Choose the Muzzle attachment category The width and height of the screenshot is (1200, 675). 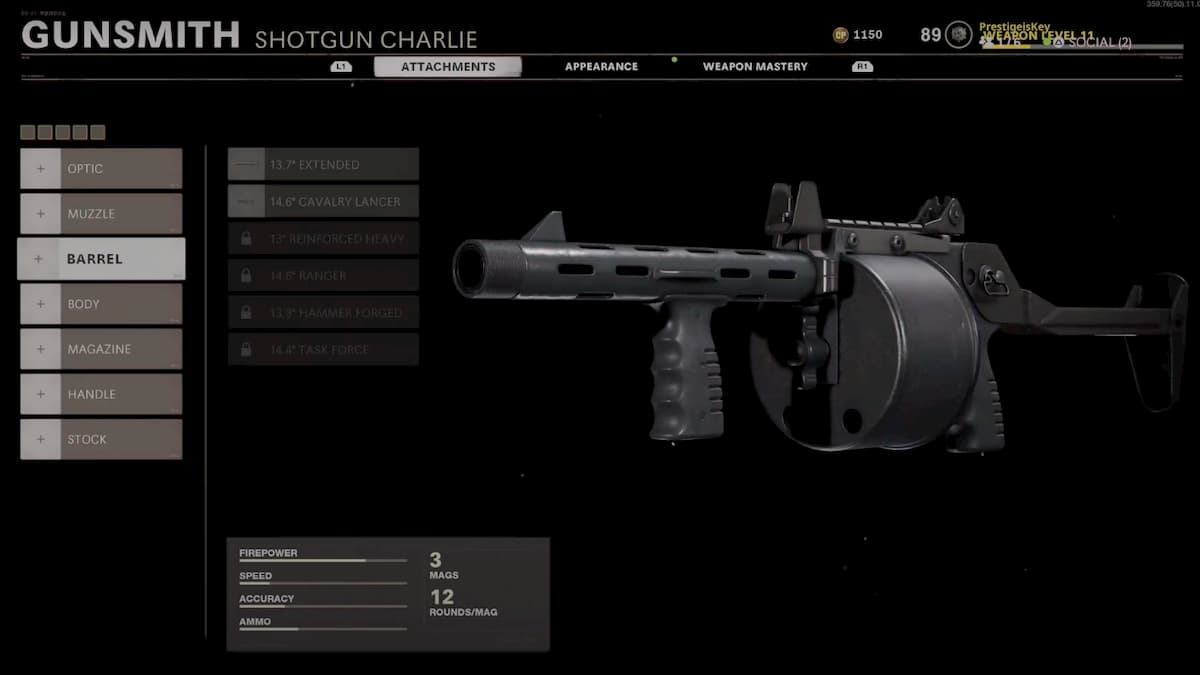pos(101,214)
